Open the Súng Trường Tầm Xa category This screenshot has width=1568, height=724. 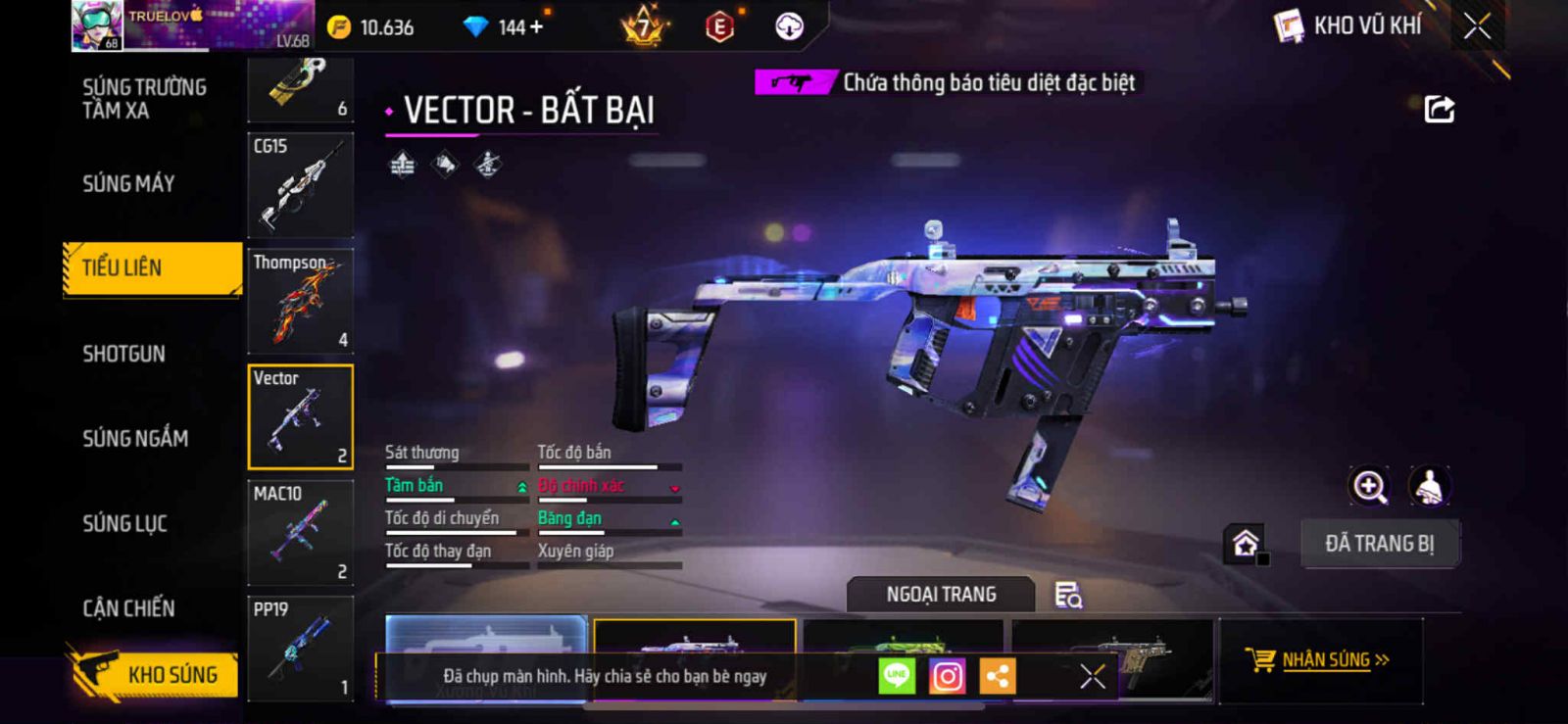(144, 99)
